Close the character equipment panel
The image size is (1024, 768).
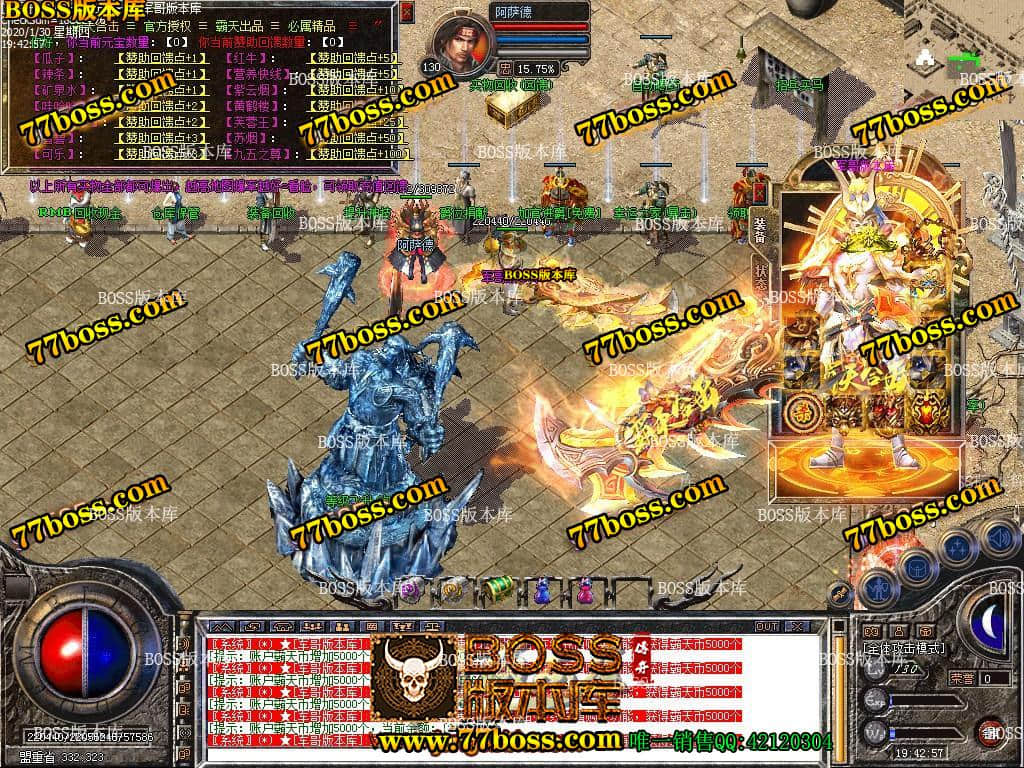pos(760,192)
